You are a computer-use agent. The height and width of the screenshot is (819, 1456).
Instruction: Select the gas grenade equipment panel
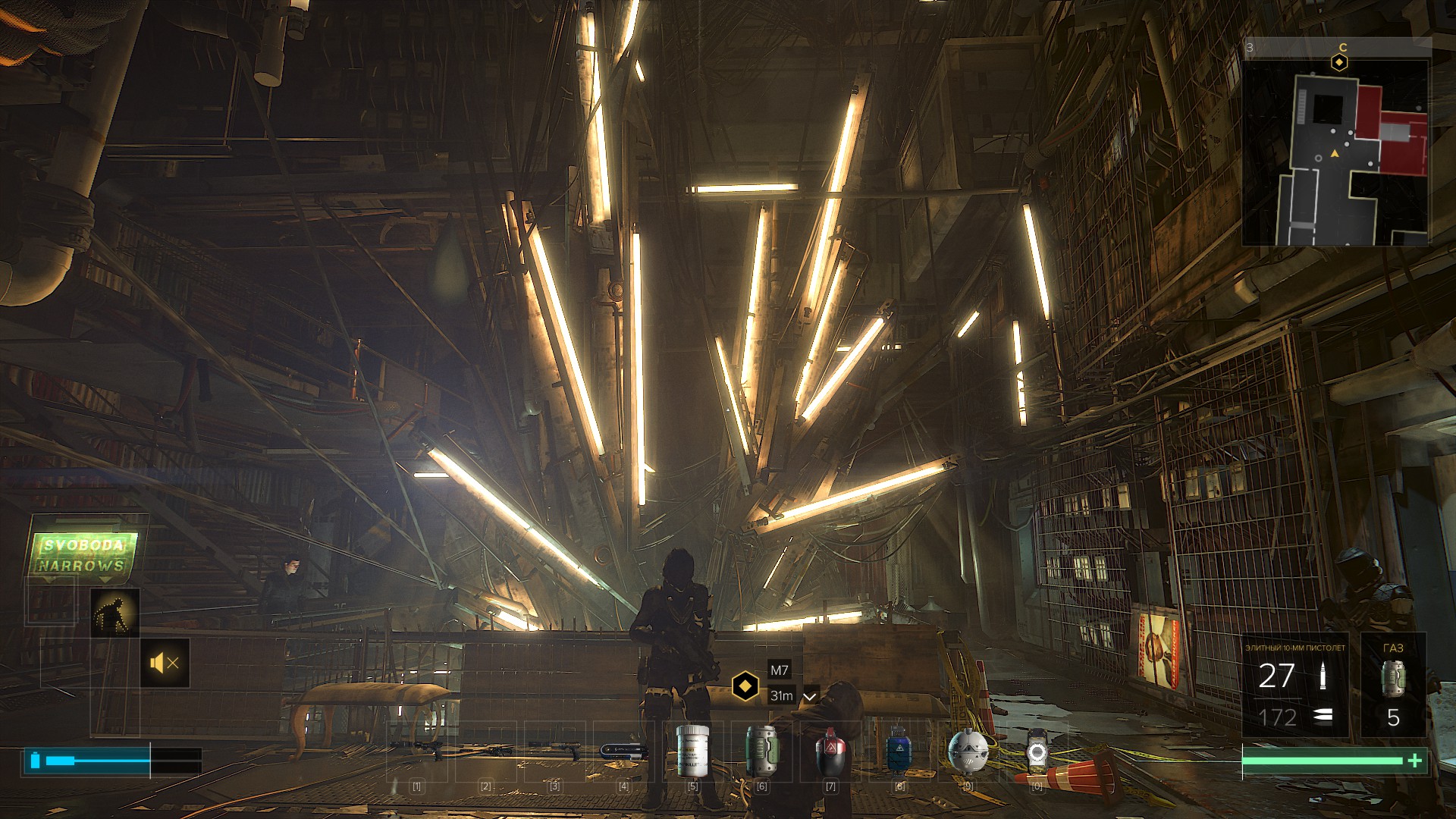point(1393,686)
